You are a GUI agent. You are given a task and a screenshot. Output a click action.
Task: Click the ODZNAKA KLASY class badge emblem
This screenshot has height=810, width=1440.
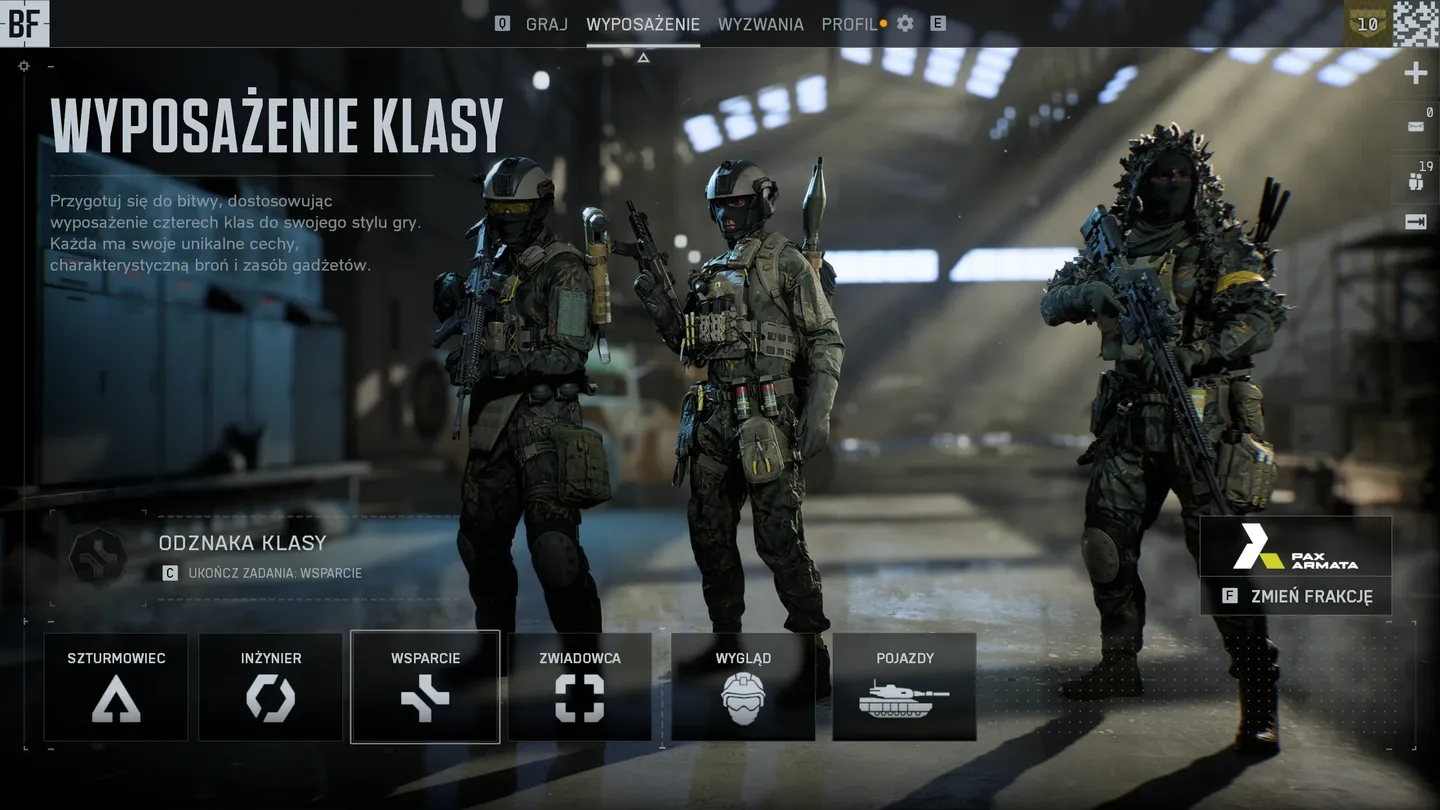[x=97, y=558]
